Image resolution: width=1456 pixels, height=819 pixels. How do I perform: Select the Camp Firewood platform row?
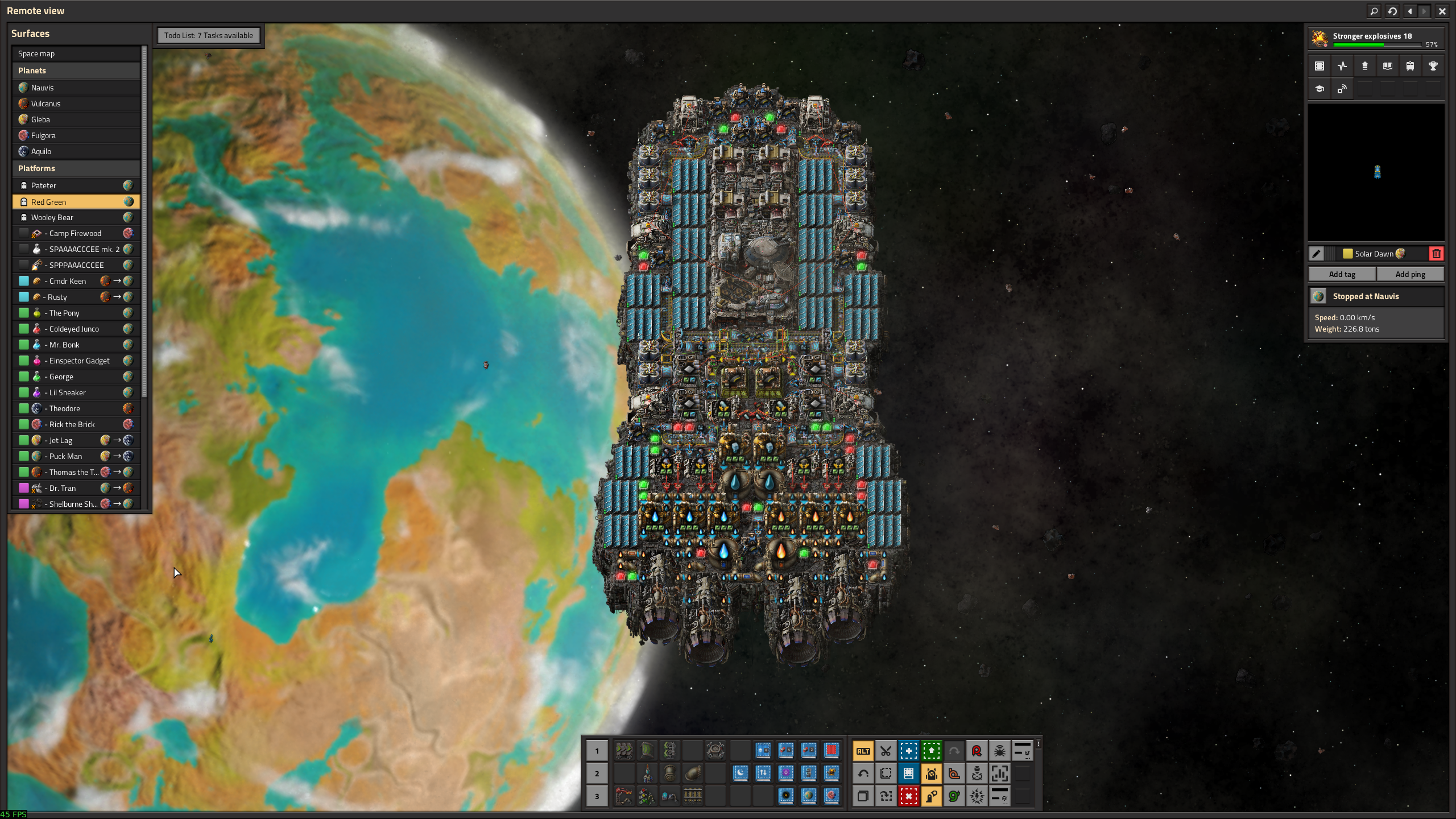click(x=76, y=233)
